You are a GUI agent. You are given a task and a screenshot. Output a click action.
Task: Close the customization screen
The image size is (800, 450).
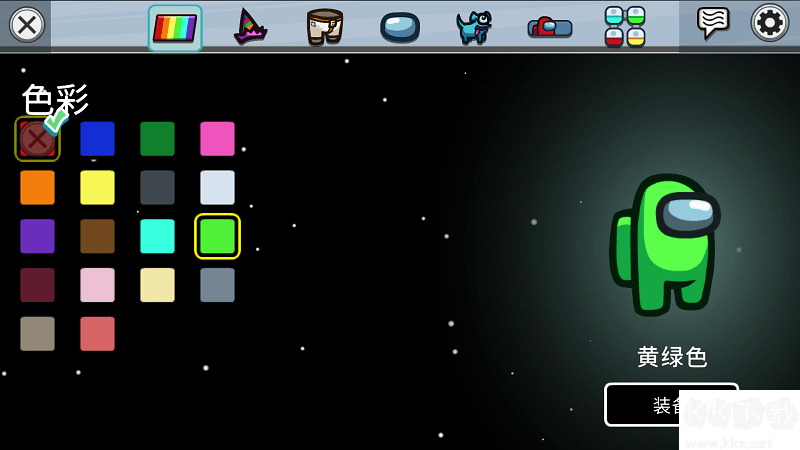pos(27,25)
